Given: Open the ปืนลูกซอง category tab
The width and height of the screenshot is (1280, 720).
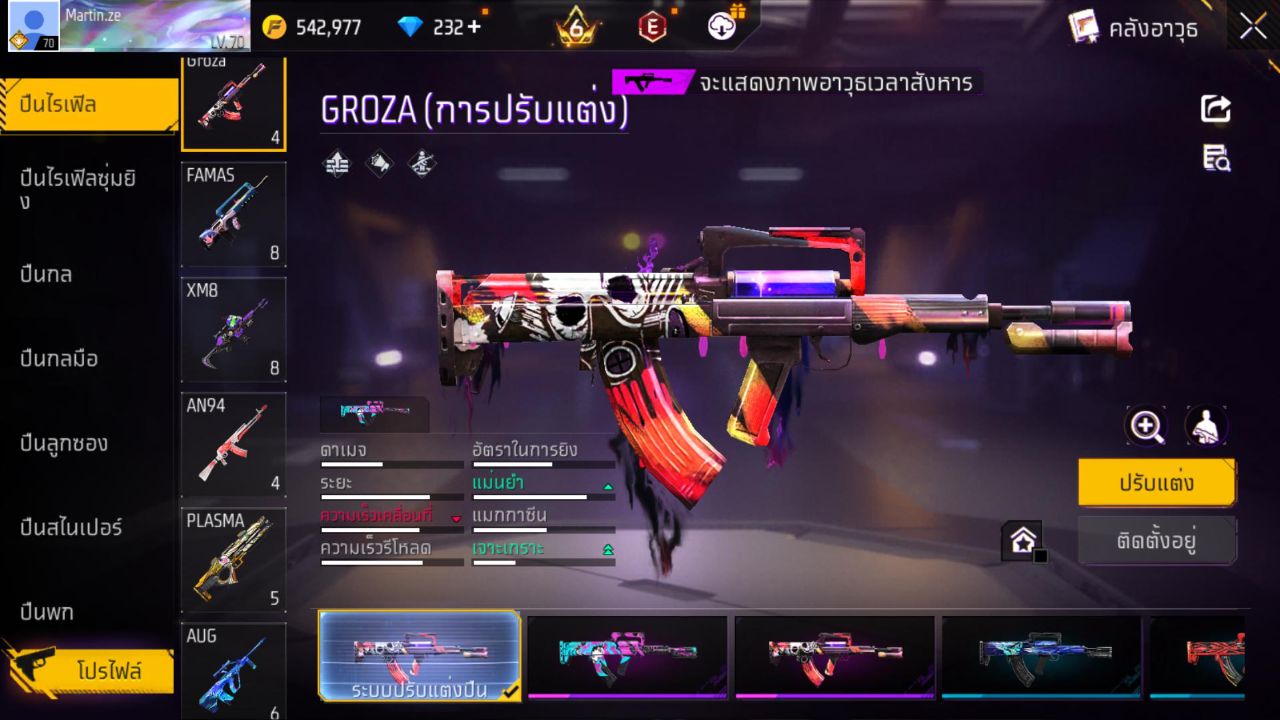Looking at the screenshot, I should (x=66, y=443).
